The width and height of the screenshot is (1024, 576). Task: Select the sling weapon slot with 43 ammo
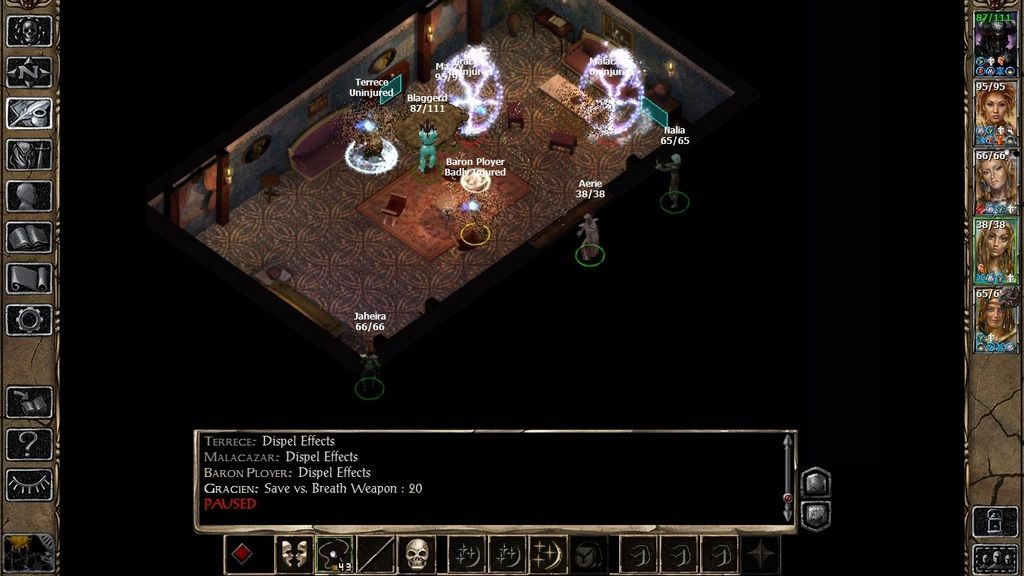pos(333,554)
